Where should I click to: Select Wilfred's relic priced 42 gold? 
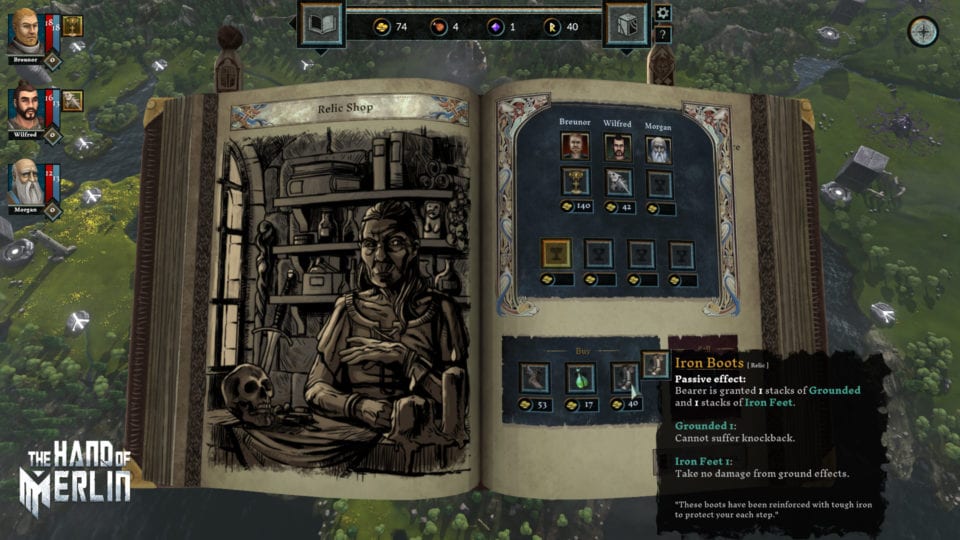[617, 182]
